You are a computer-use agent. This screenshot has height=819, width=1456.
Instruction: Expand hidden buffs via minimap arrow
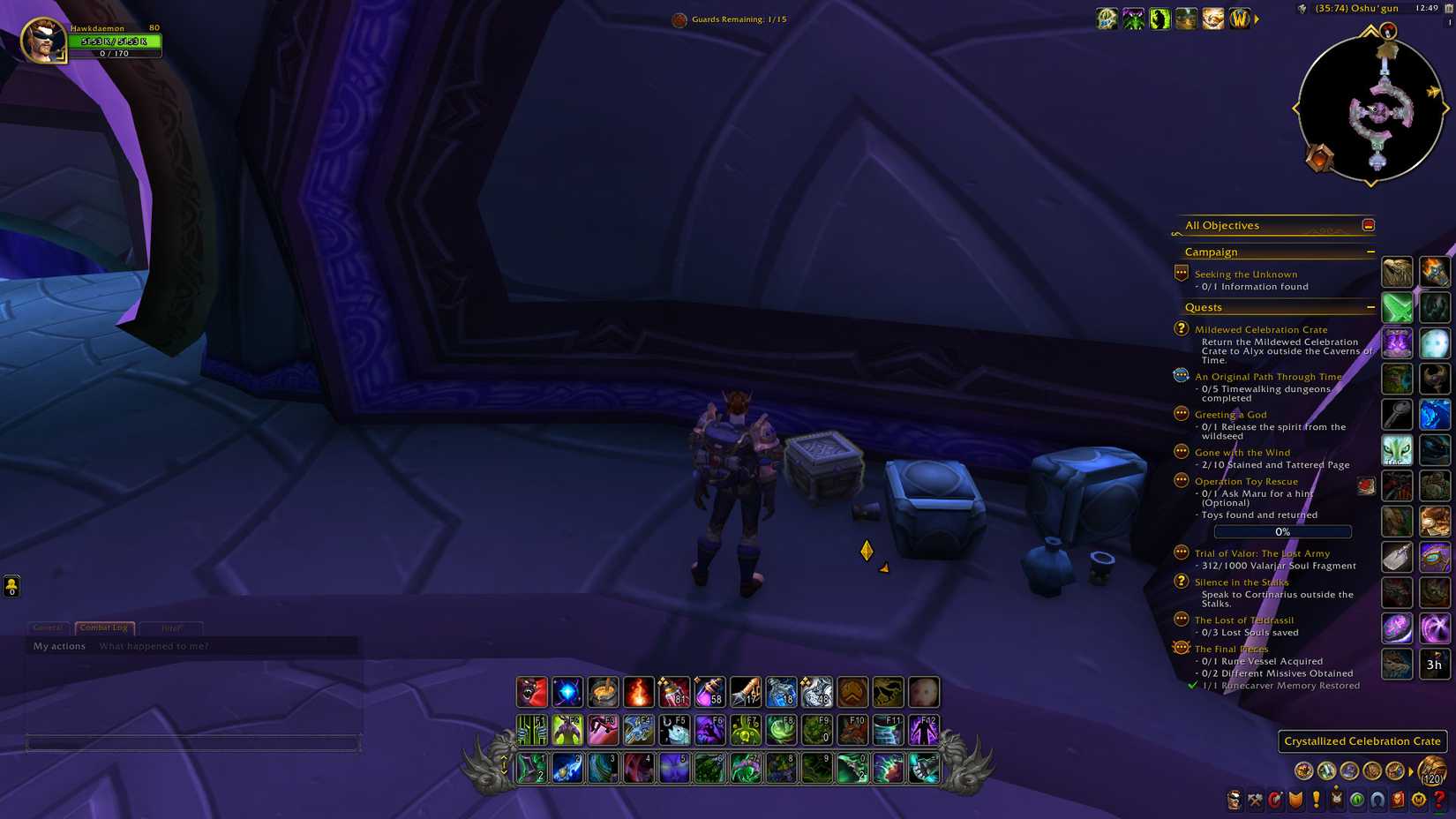click(x=1257, y=19)
